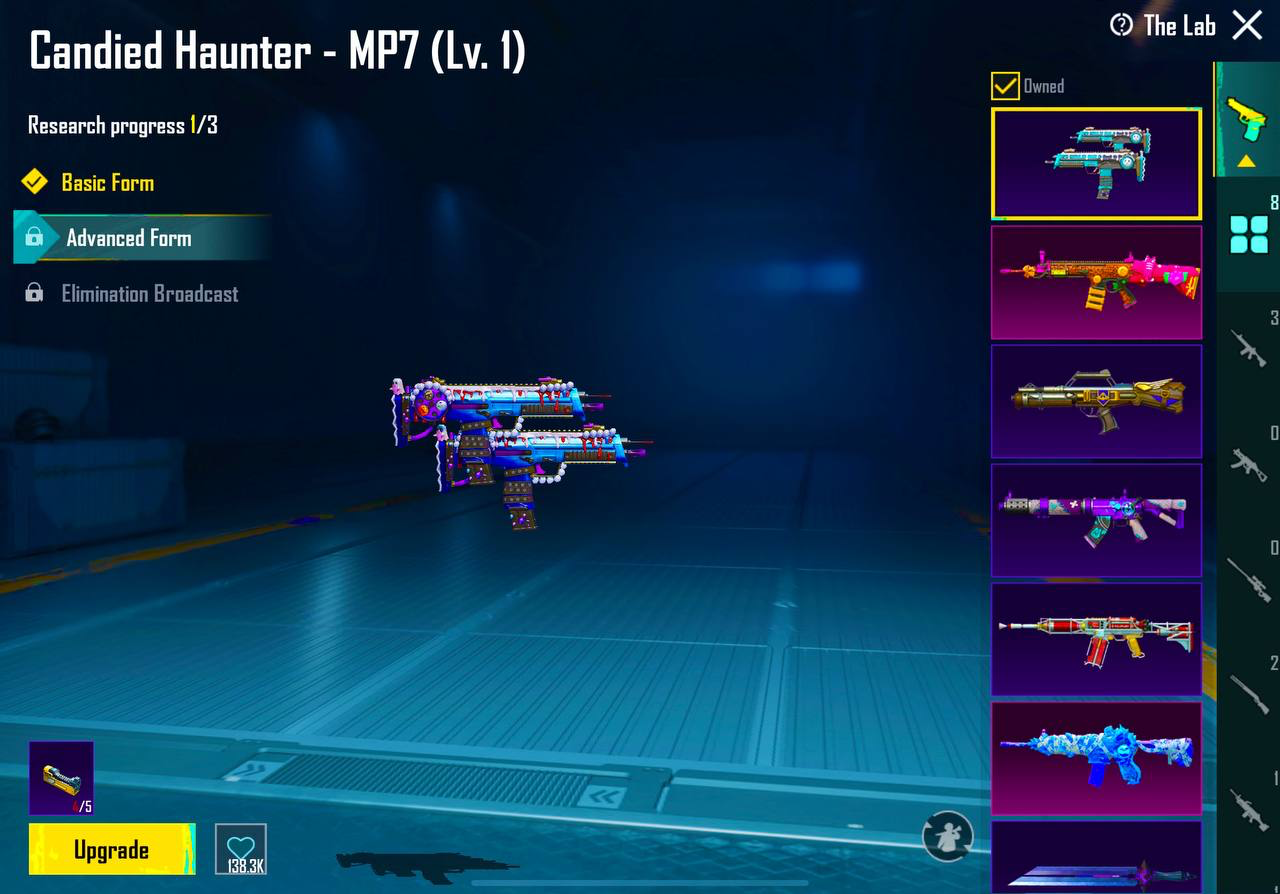This screenshot has height=894, width=1280.
Task: Open The Lab help question mark icon
Action: [1120, 26]
